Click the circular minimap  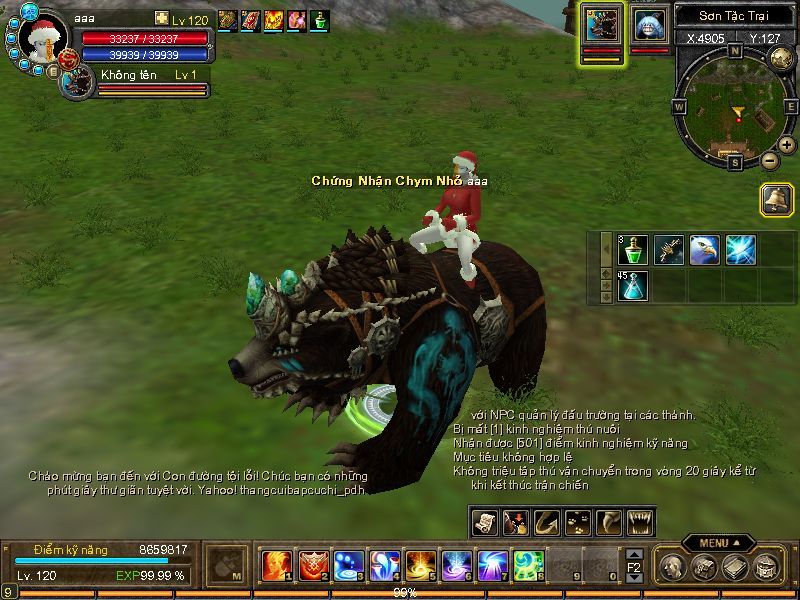point(734,110)
